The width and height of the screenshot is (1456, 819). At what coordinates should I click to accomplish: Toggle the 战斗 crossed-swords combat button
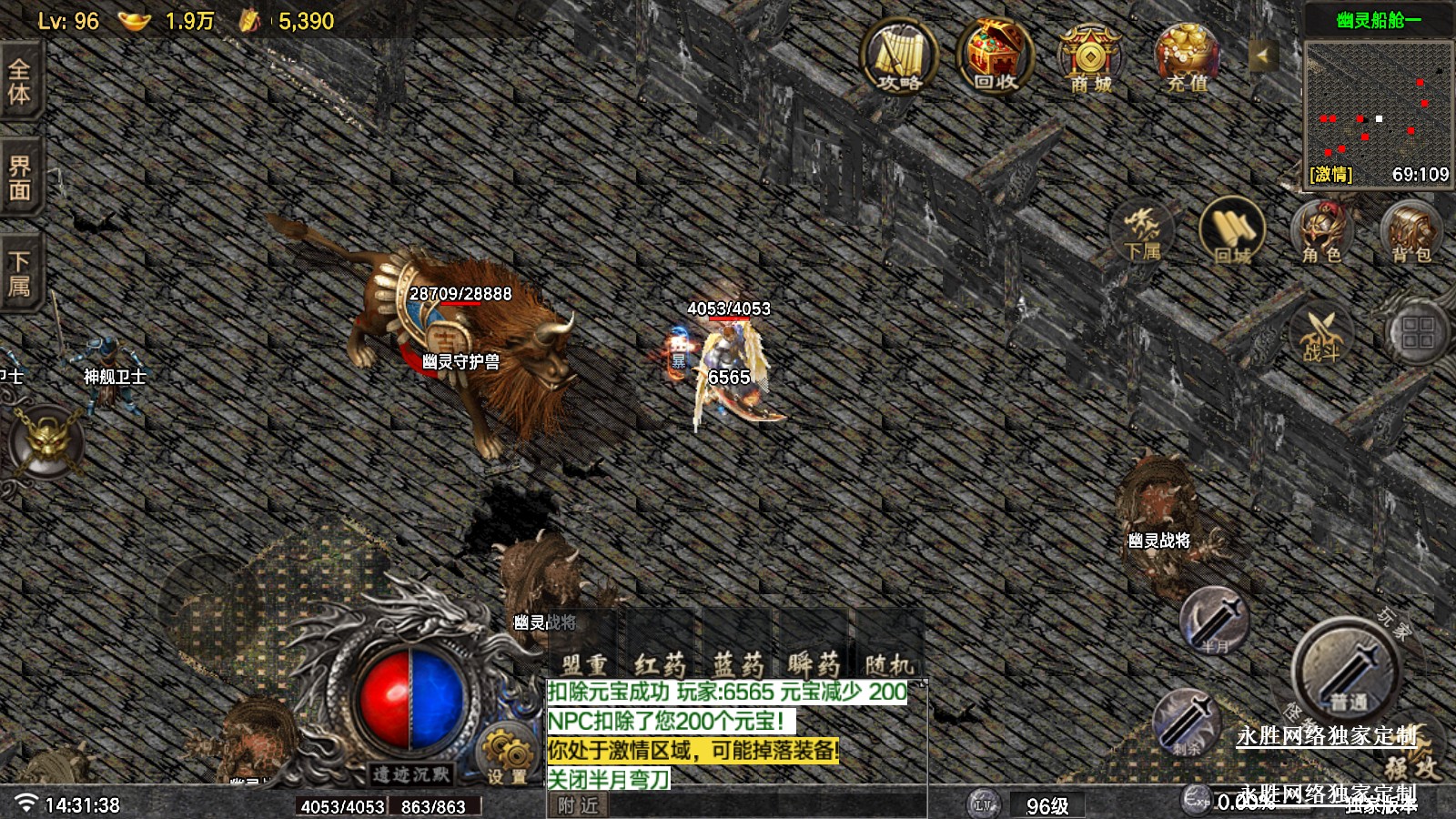(x=1321, y=333)
